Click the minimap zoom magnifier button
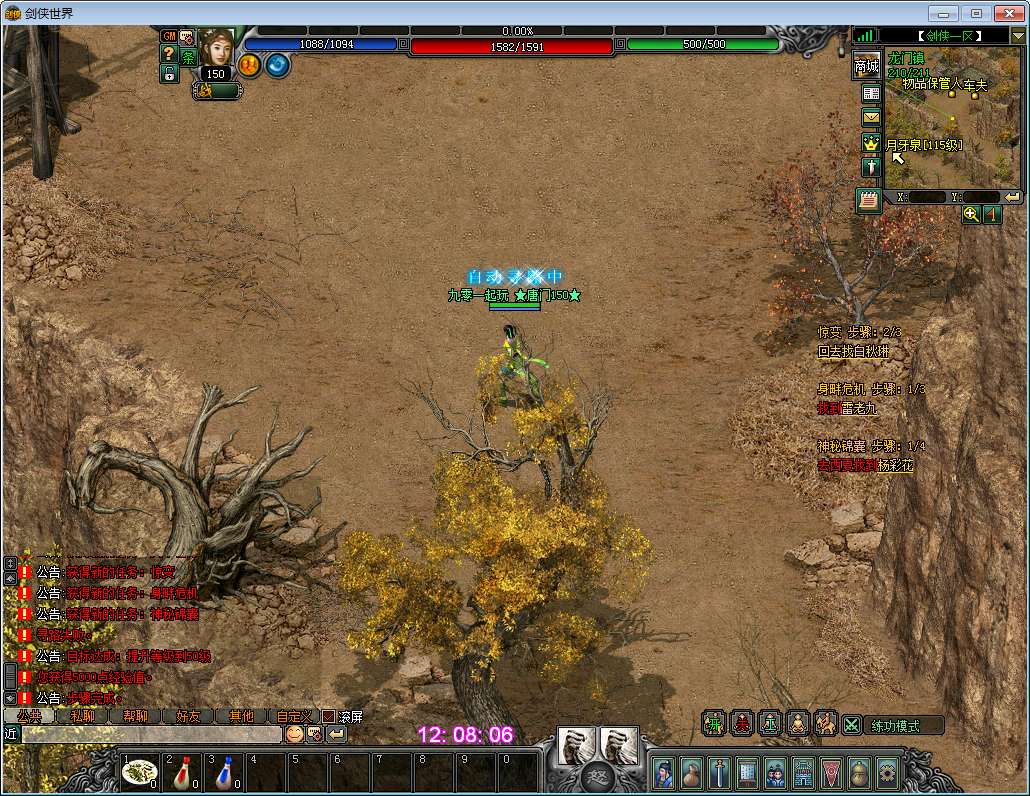The height and width of the screenshot is (796, 1030). (x=971, y=214)
